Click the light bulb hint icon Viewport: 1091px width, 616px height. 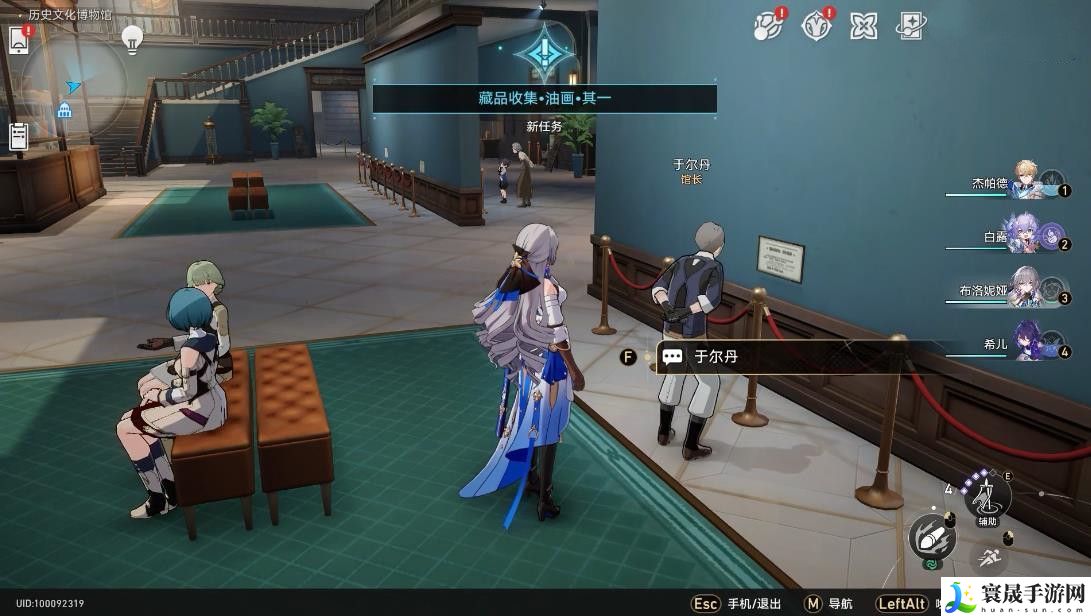[132, 39]
